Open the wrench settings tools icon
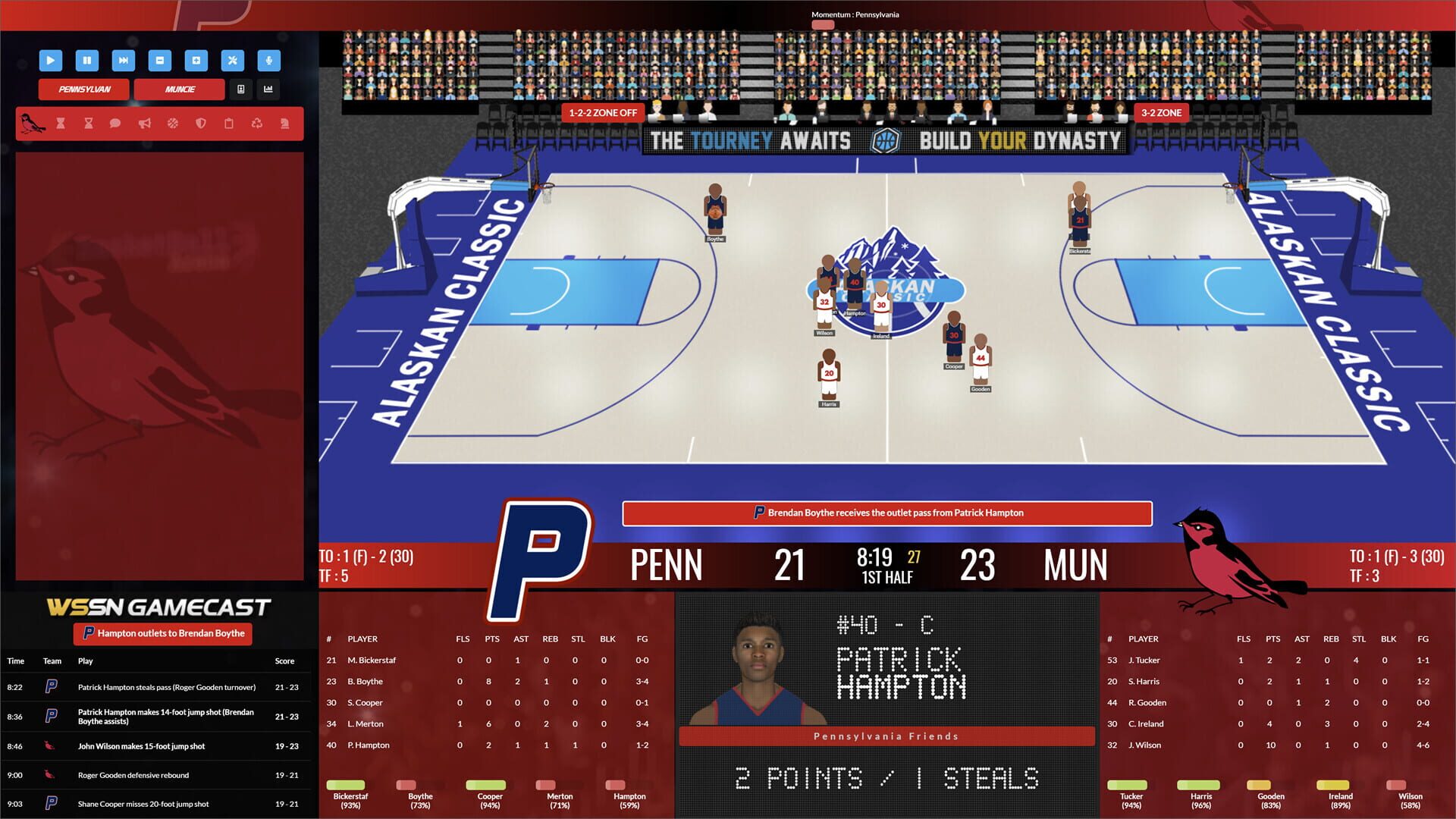Screen dimensions: 1456x819 tap(233, 61)
